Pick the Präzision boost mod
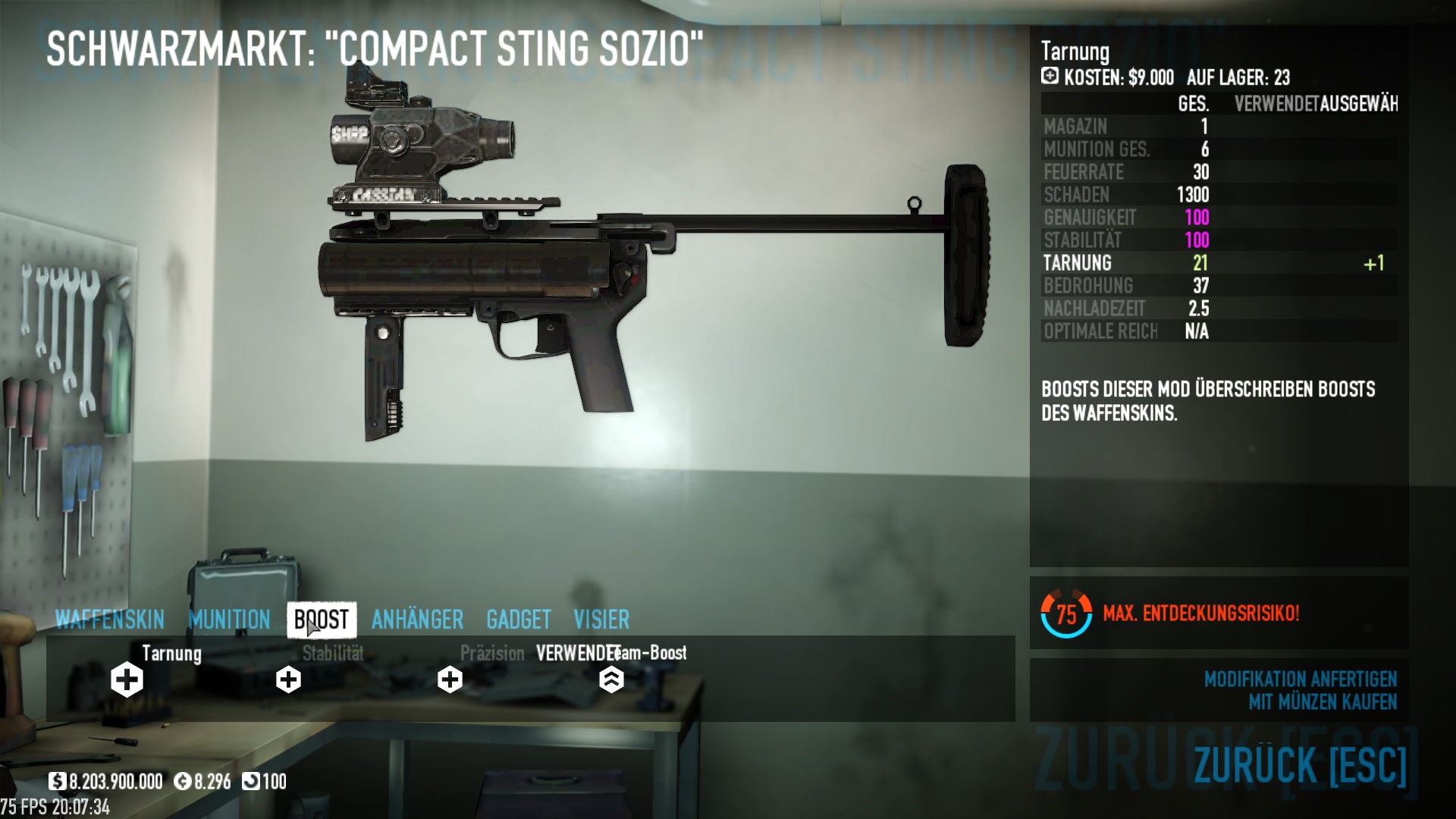This screenshot has width=1456, height=819. [x=450, y=679]
